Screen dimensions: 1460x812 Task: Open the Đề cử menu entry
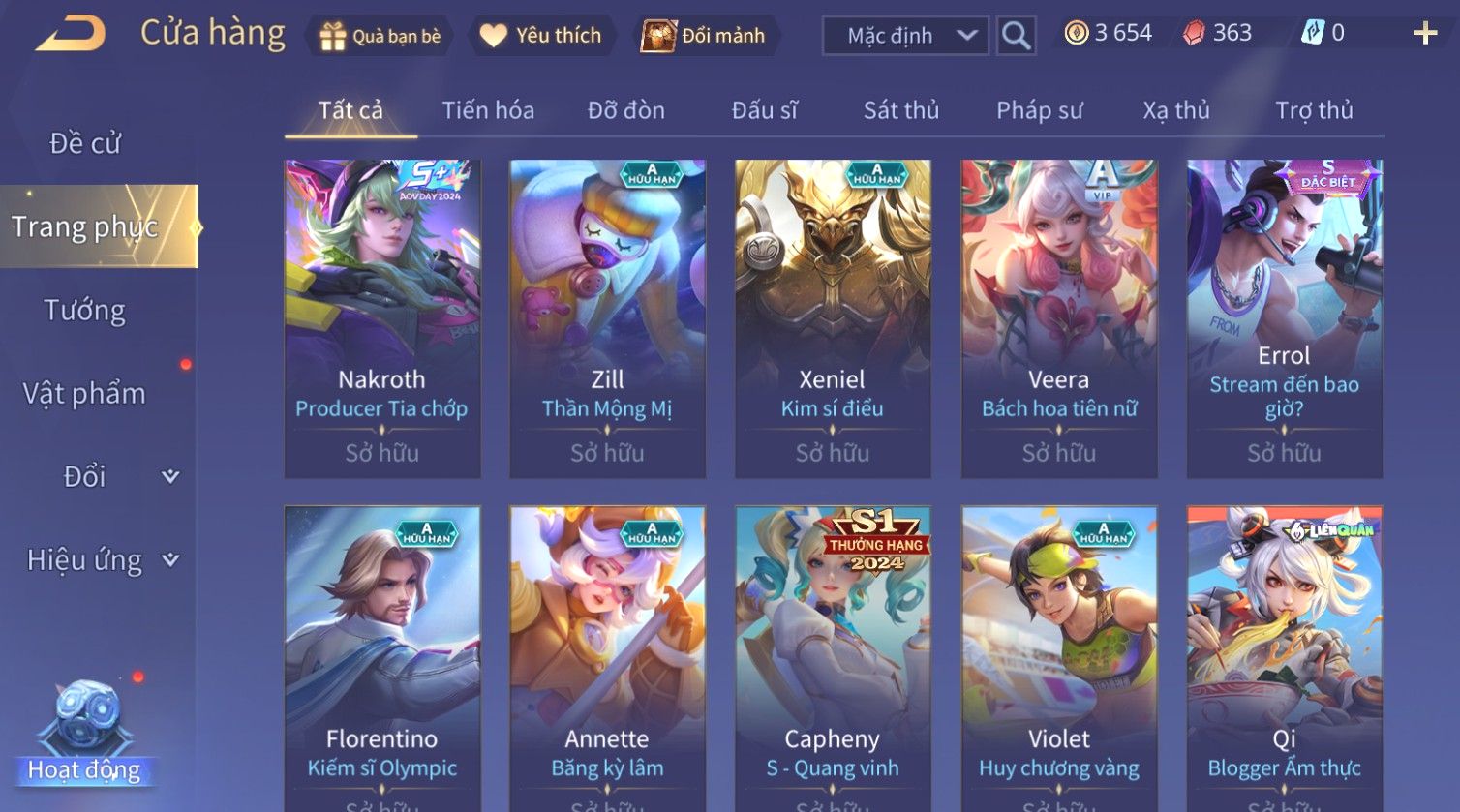click(x=85, y=143)
